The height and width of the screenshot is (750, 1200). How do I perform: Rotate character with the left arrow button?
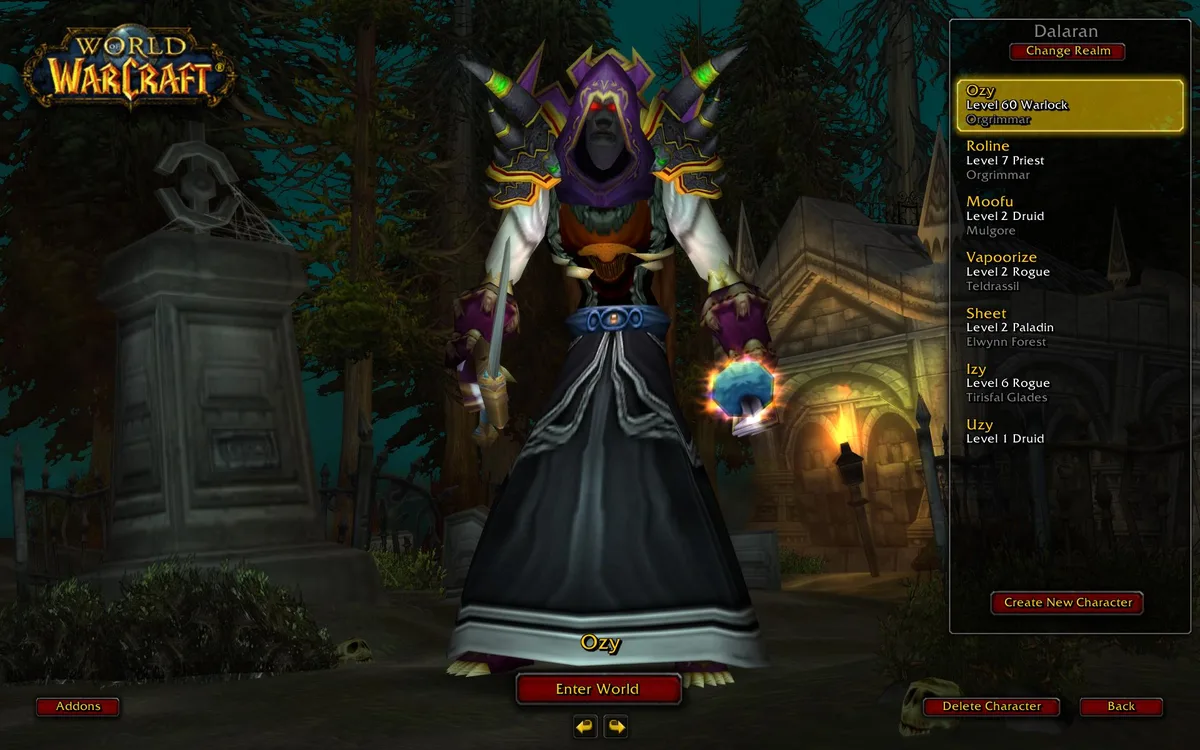tap(585, 726)
